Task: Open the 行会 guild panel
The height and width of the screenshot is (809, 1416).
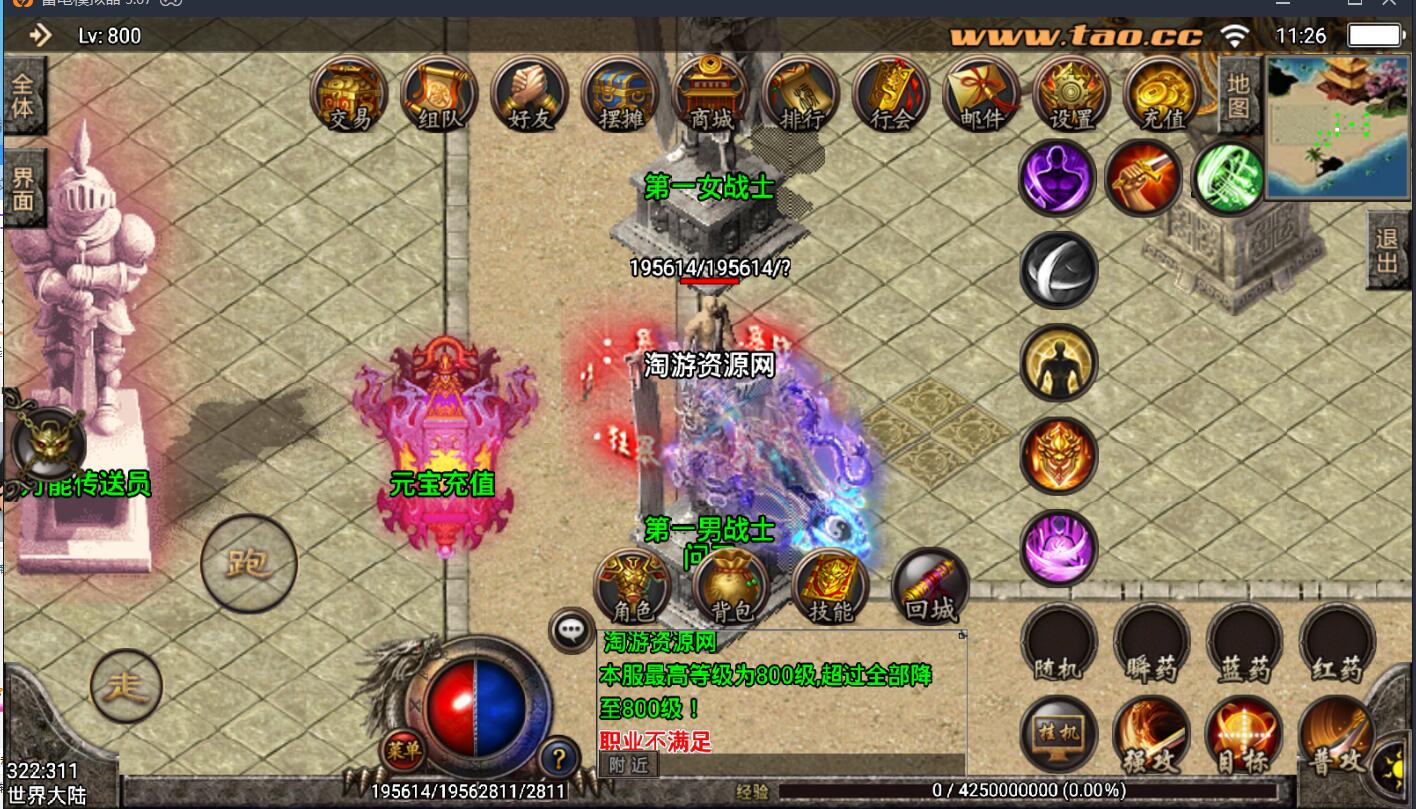Action: (891, 93)
